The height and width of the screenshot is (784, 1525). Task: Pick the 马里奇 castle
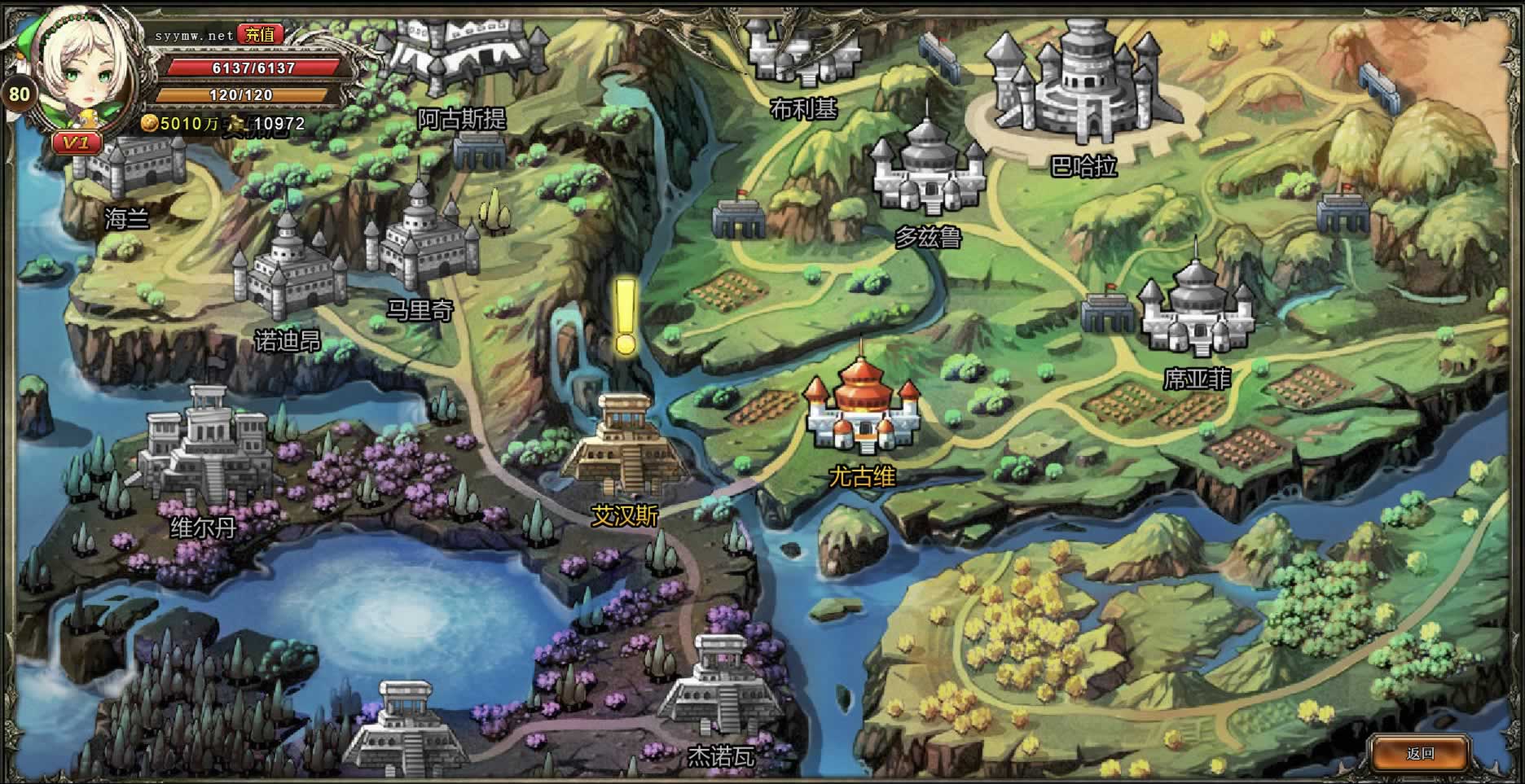tap(420, 240)
